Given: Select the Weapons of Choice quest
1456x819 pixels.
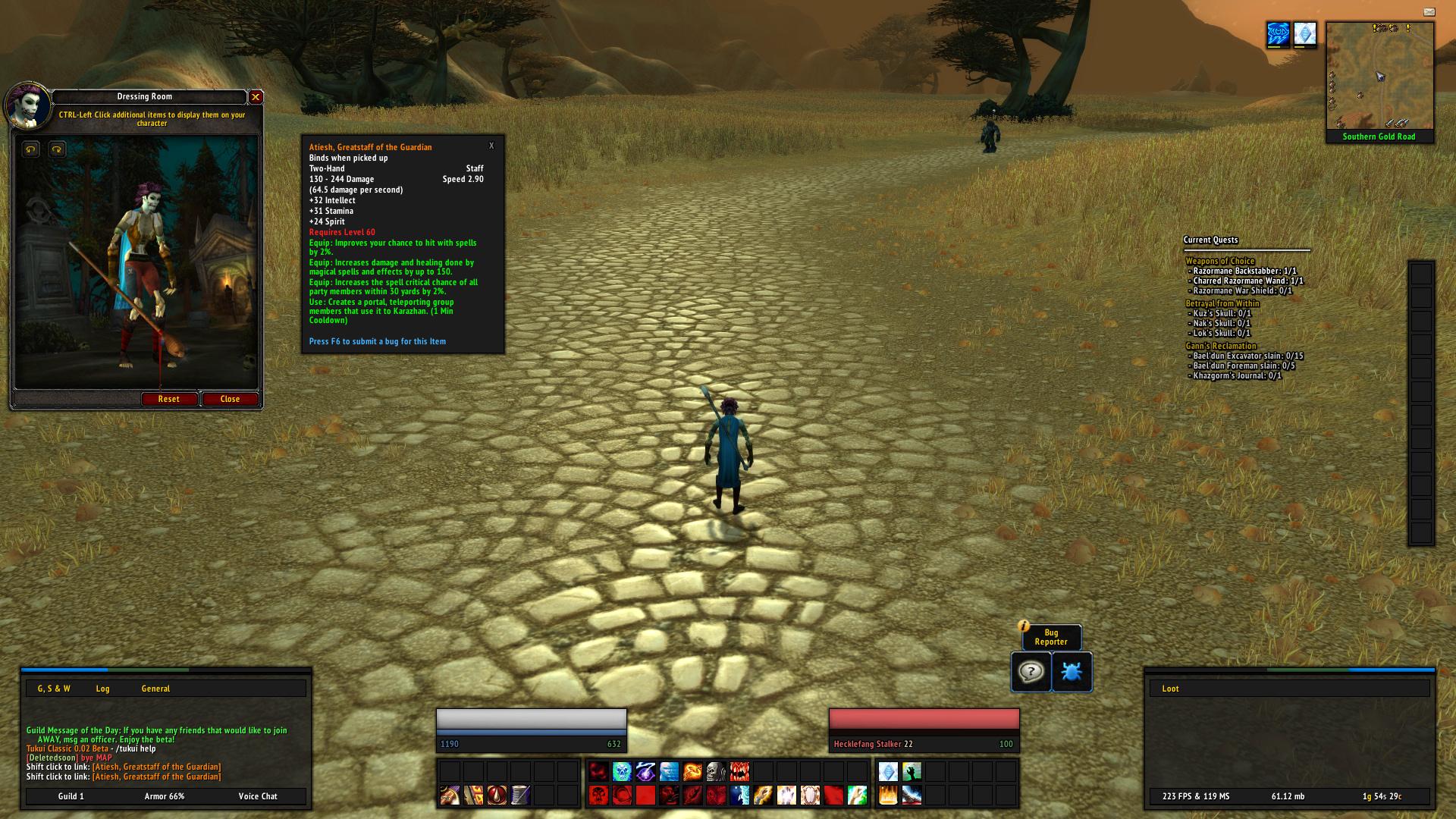Looking at the screenshot, I should (1219, 261).
